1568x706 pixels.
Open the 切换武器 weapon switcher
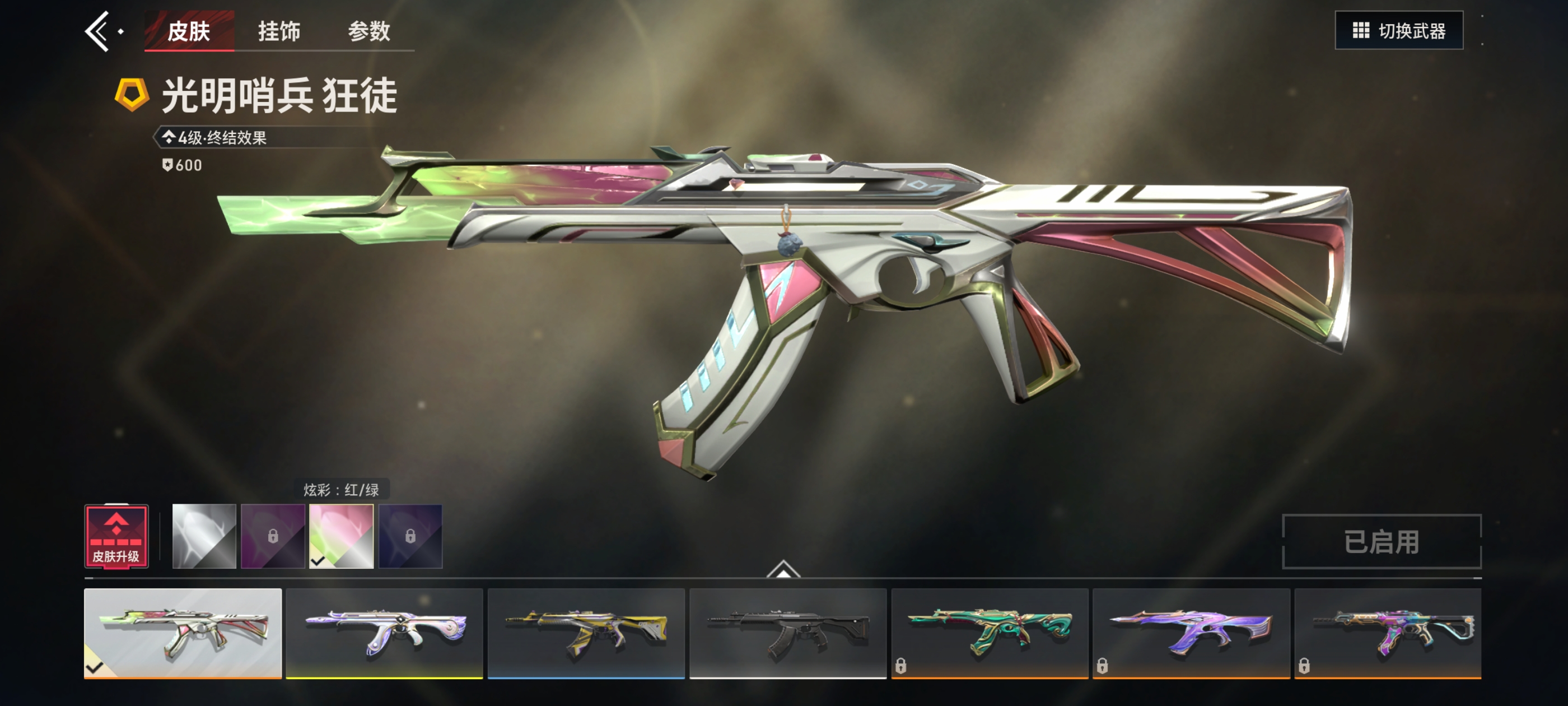tap(1398, 30)
